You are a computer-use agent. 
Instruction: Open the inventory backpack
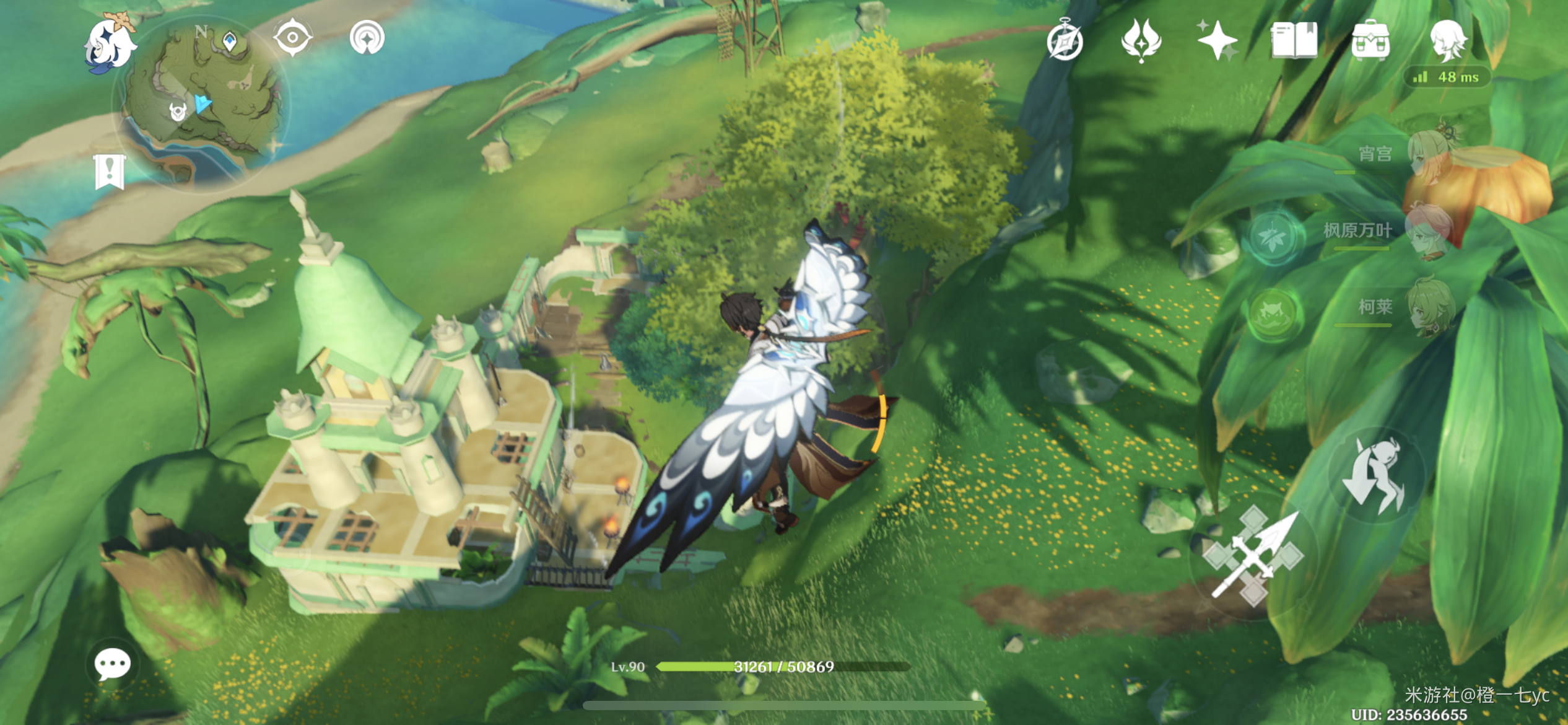1370,40
